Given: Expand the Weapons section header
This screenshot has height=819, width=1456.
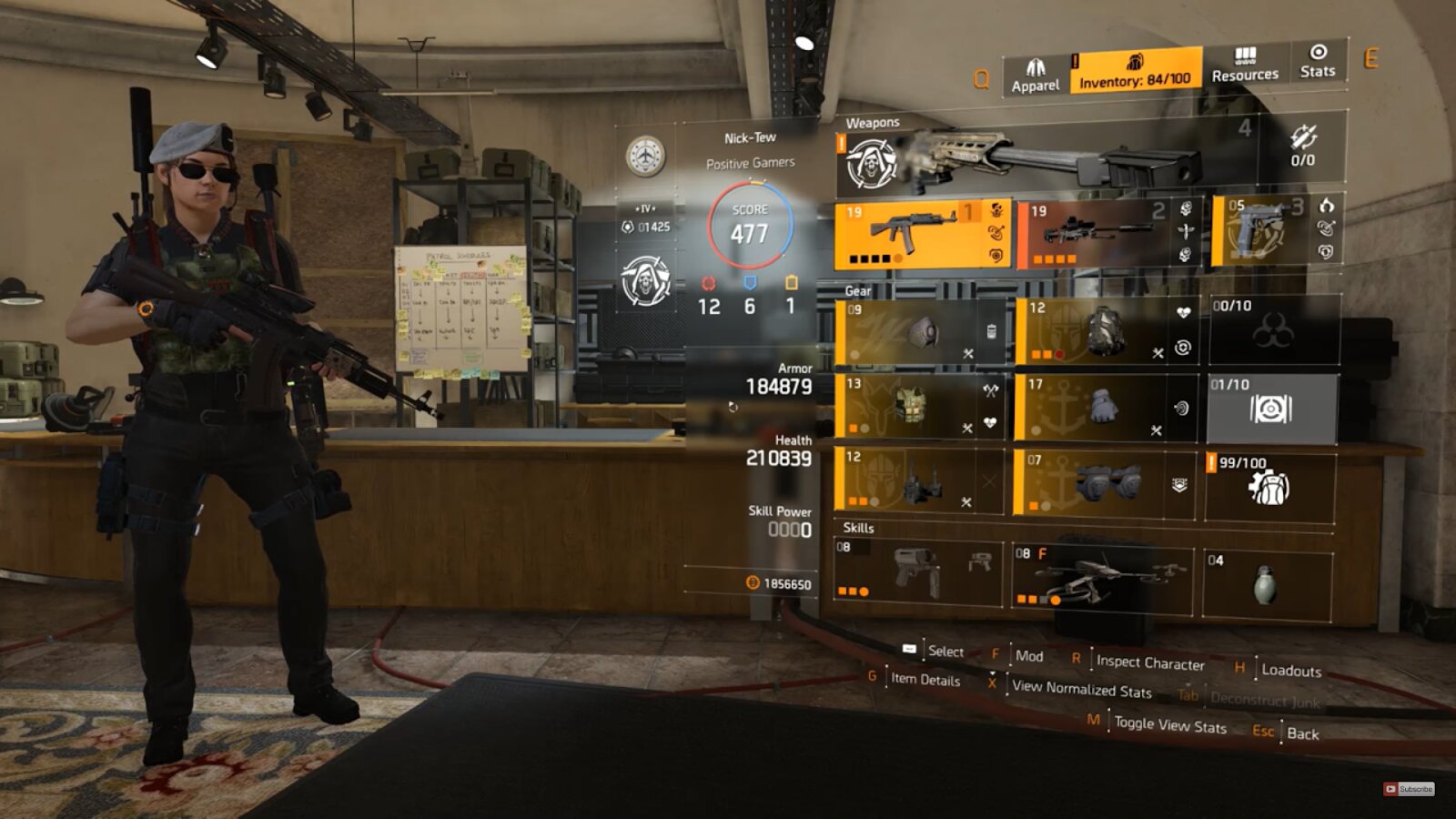Looking at the screenshot, I should click(x=872, y=121).
